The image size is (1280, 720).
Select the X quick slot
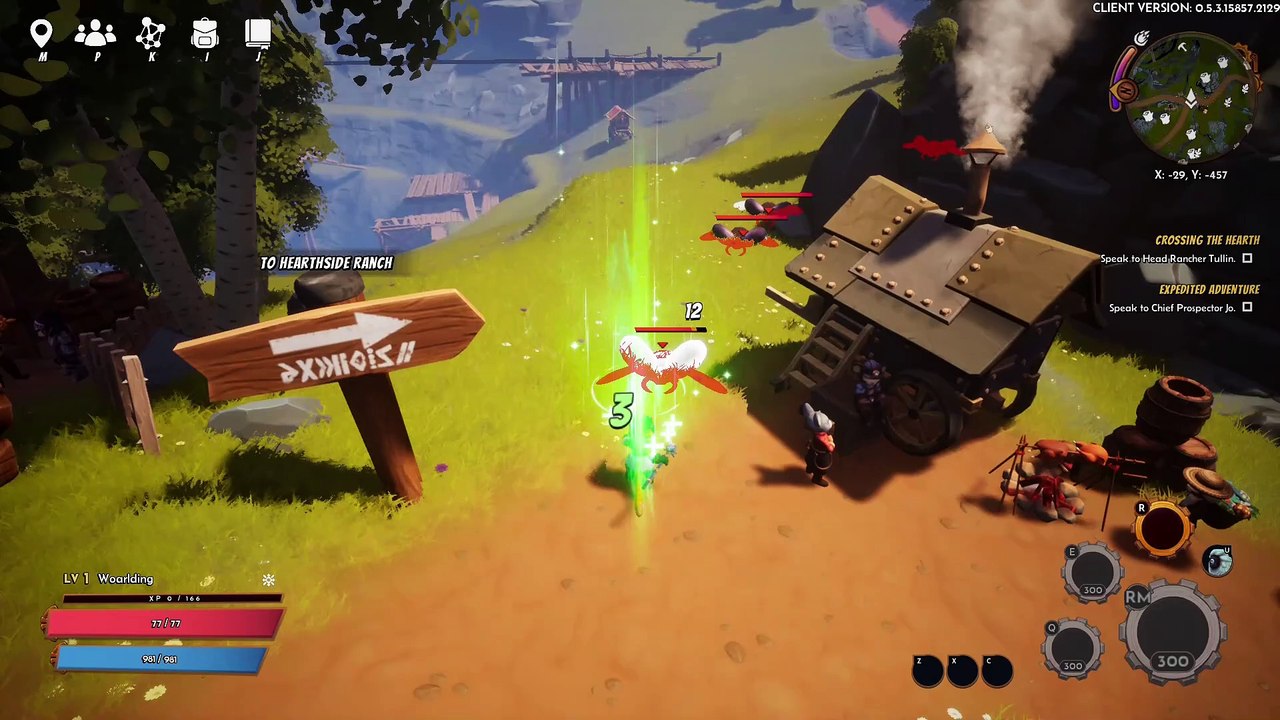point(962,672)
